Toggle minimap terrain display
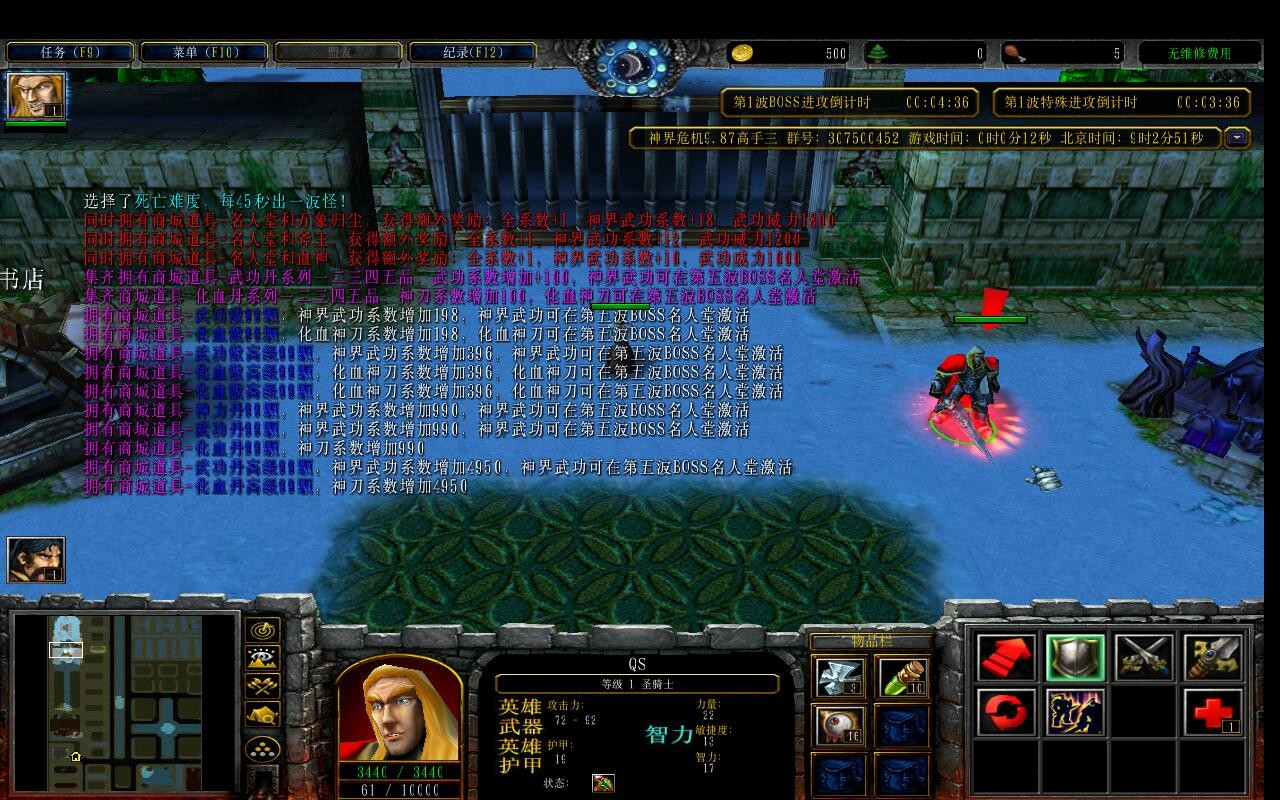1280x800 pixels. click(x=263, y=659)
